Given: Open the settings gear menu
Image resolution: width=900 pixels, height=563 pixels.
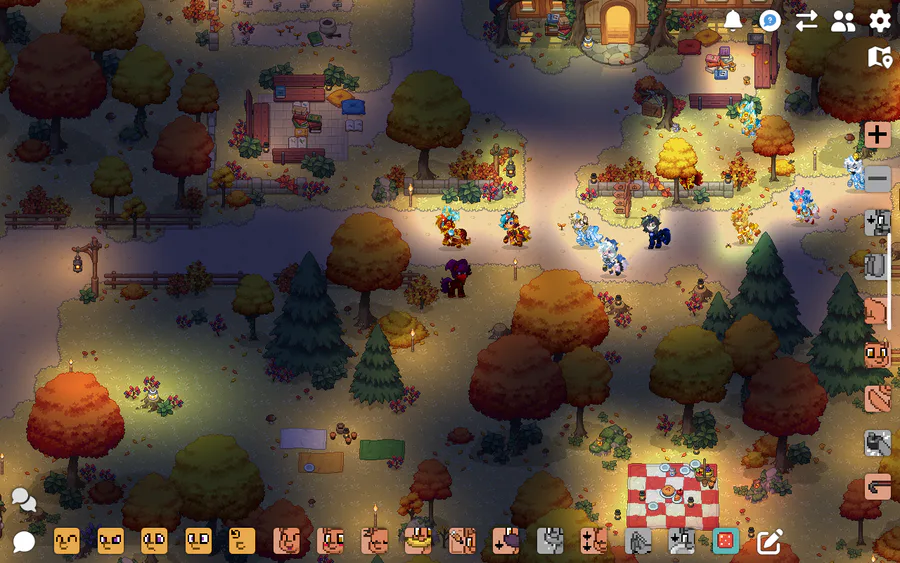Looking at the screenshot, I should coord(880,20).
